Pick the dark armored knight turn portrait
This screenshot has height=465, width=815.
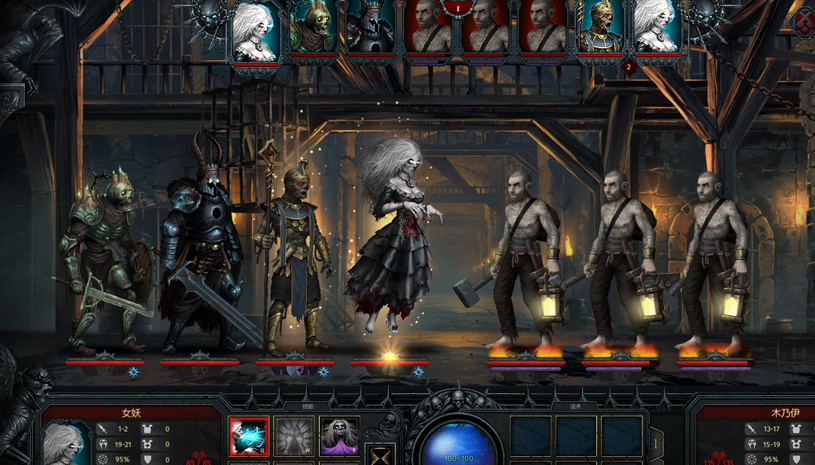370,27
